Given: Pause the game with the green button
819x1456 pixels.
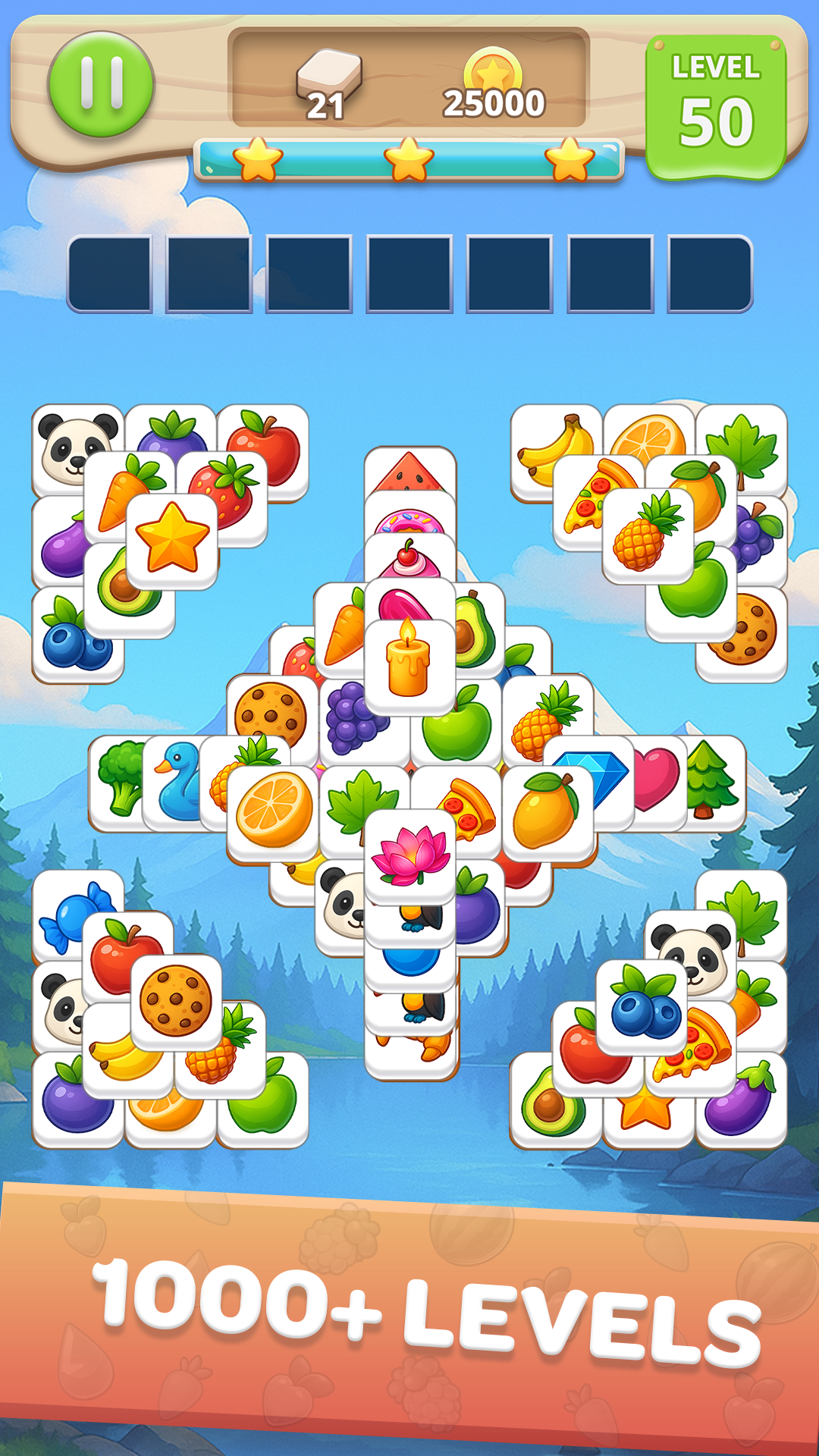Looking at the screenshot, I should tap(101, 84).
